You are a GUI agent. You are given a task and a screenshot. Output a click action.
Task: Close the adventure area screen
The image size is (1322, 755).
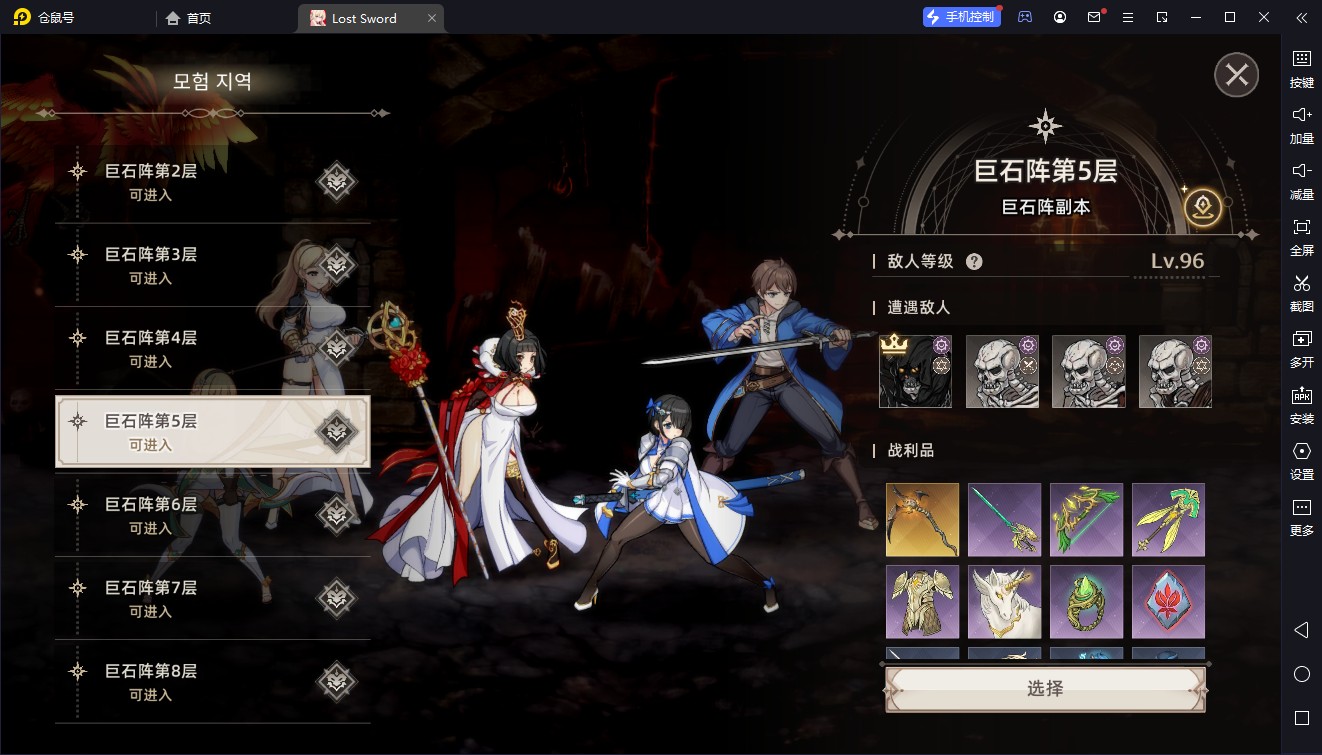tap(1236, 75)
